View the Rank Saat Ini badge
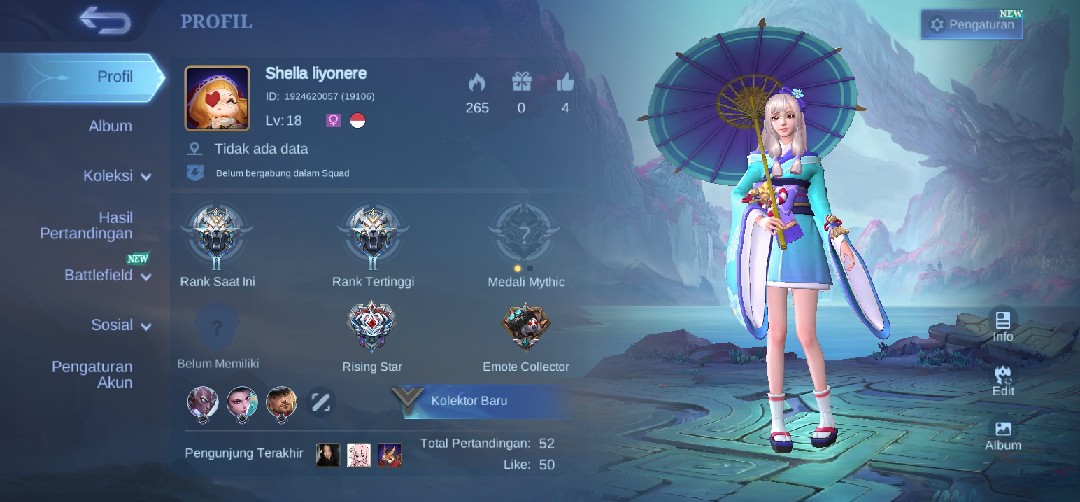The height and width of the screenshot is (502, 1080). point(217,236)
